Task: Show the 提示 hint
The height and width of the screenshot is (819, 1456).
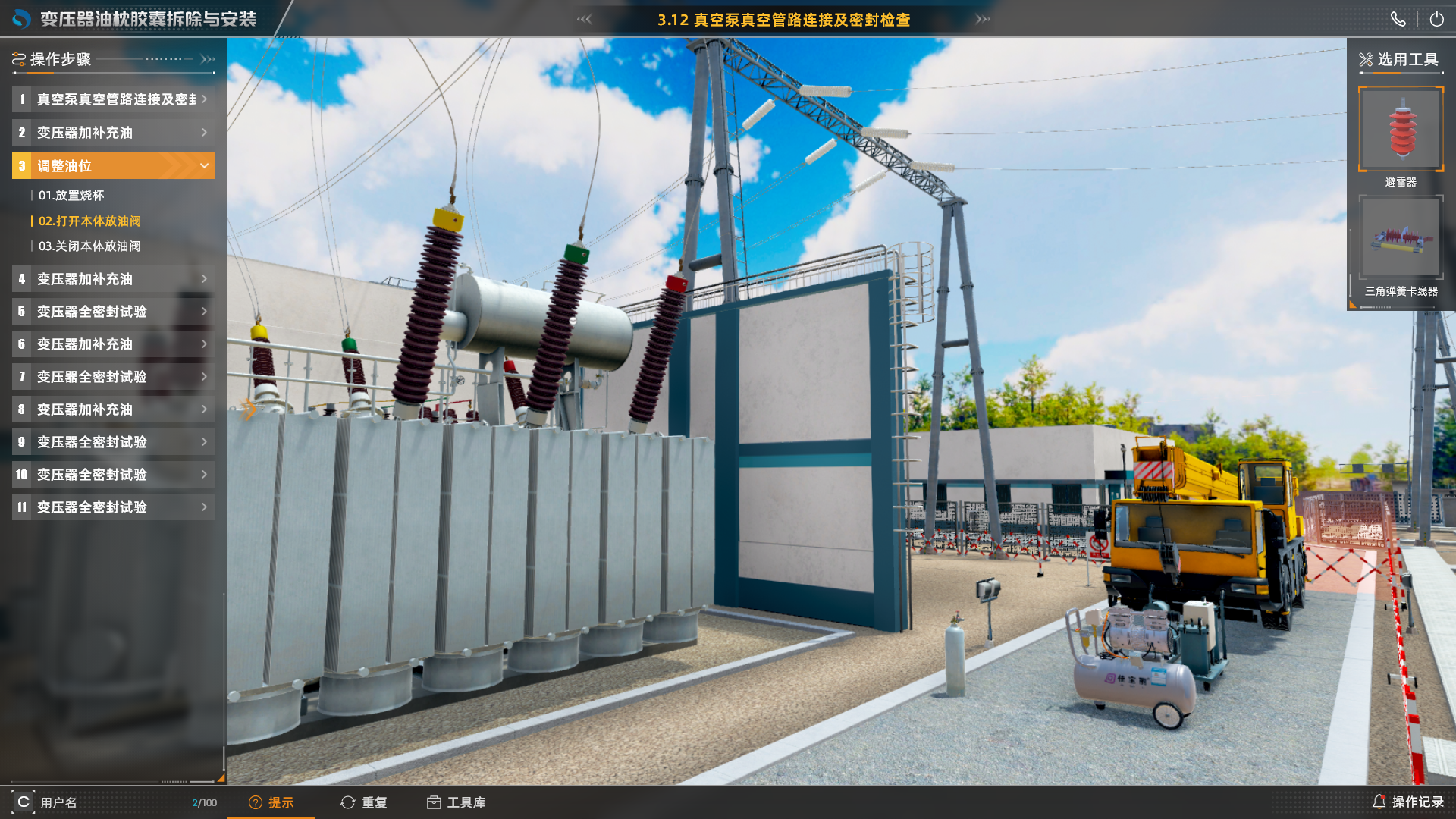Action: (x=271, y=802)
